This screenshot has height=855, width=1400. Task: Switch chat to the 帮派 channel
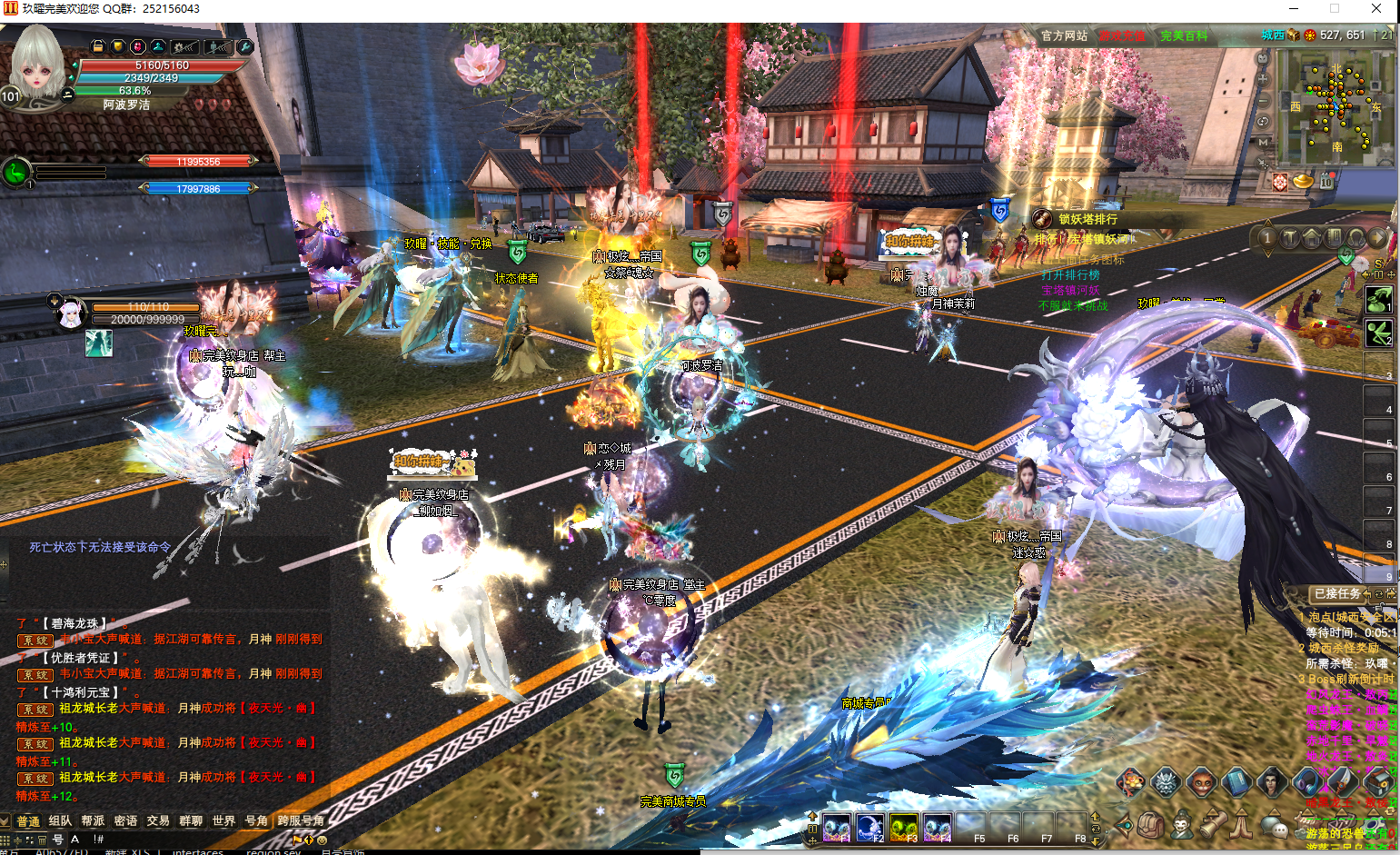[x=93, y=820]
